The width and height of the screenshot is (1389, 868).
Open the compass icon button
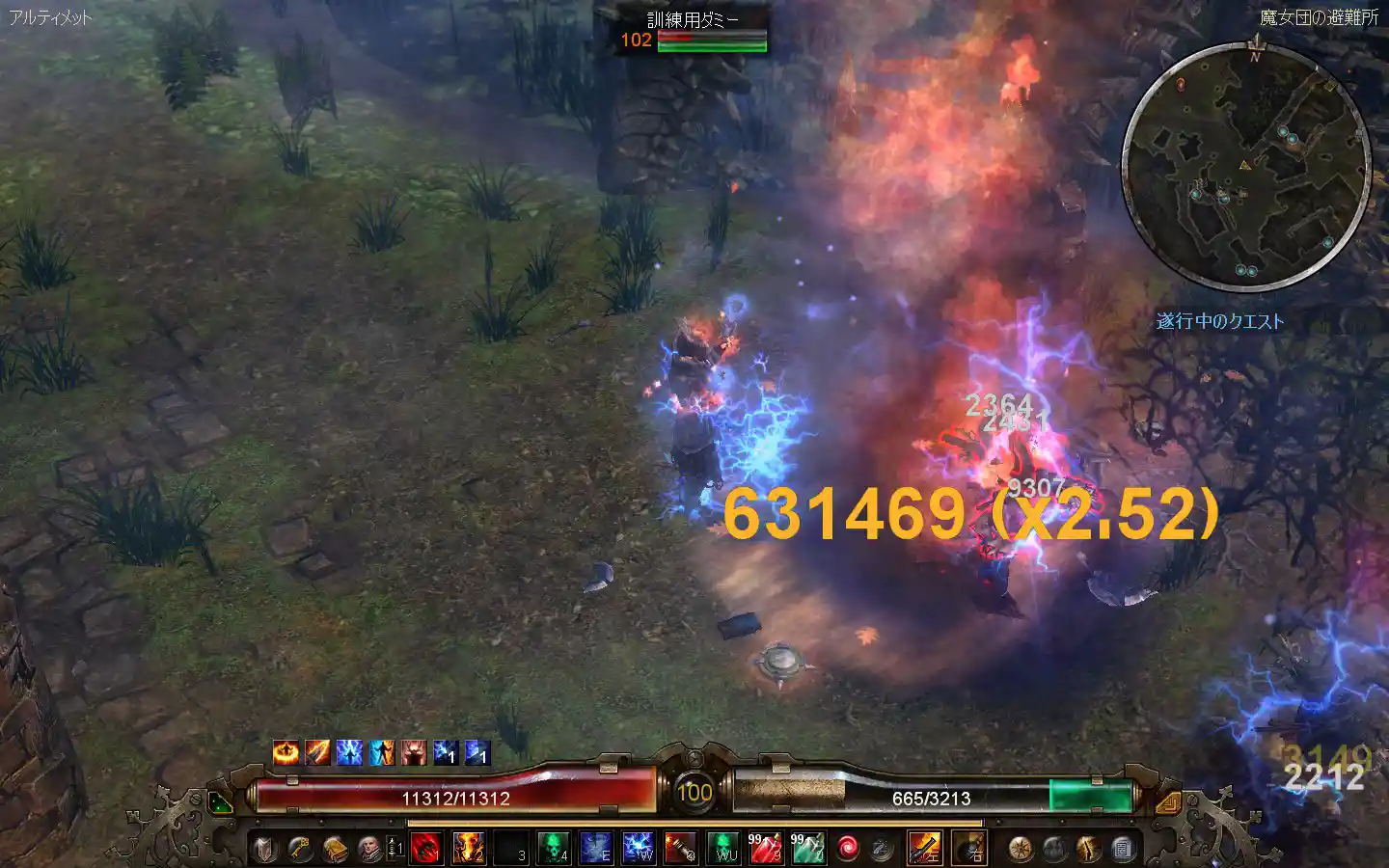point(1020,849)
